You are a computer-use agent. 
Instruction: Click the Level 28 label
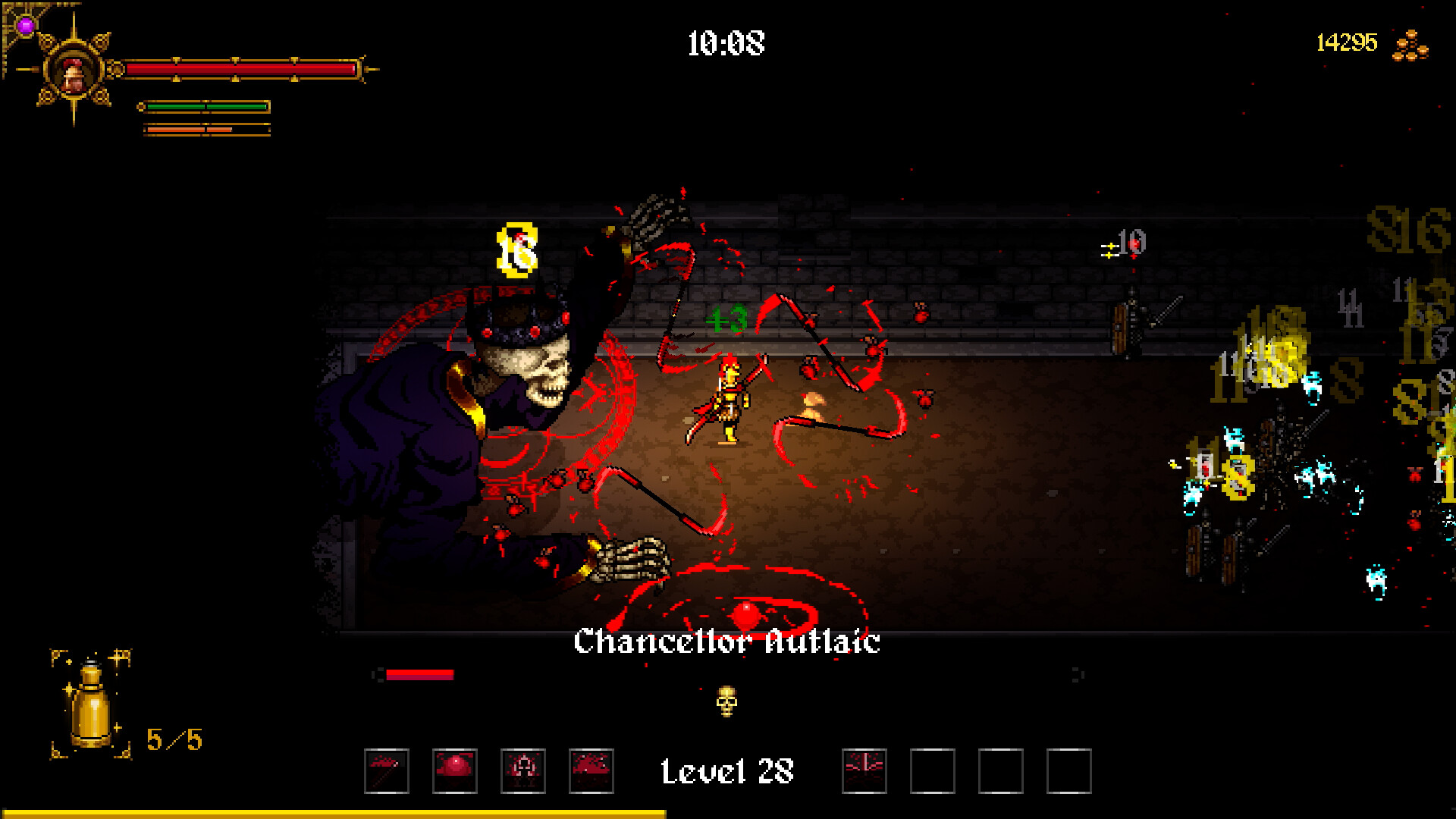pyautogui.click(x=727, y=770)
